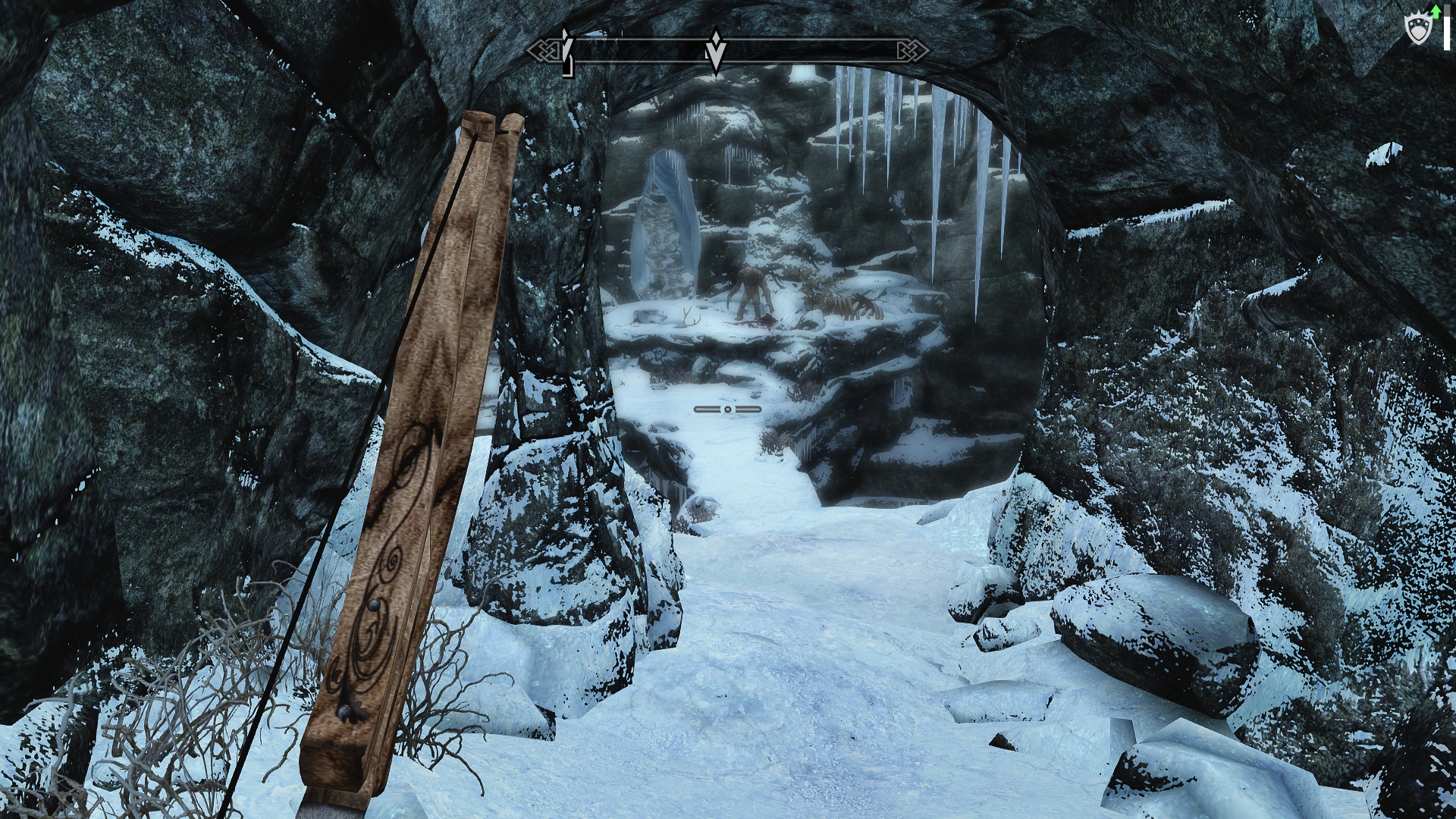Click the quest arrow marker on the compass
The height and width of the screenshot is (819, 1456).
pyautogui.click(x=714, y=52)
